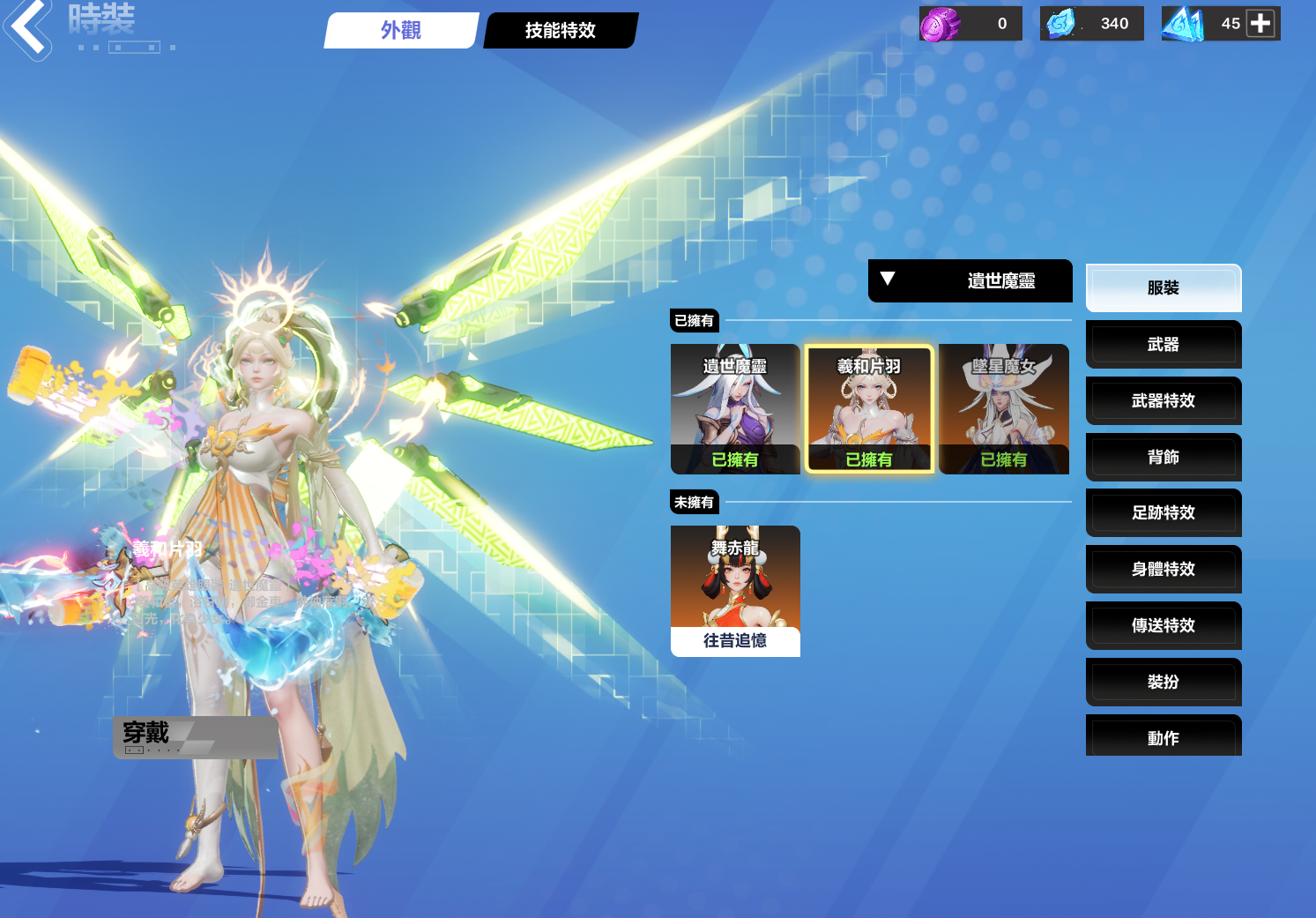This screenshot has height=918, width=1316.
Task: Select the unowned 舞赤龍 outfit
Action: tap(735, 591)
